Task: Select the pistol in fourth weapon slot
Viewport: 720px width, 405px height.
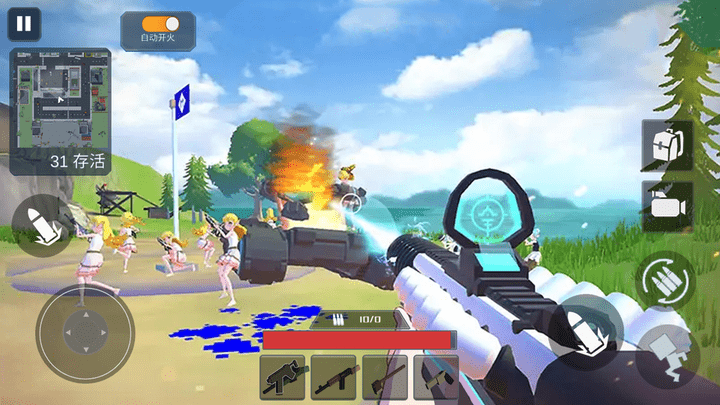Action: click(436, 378)
